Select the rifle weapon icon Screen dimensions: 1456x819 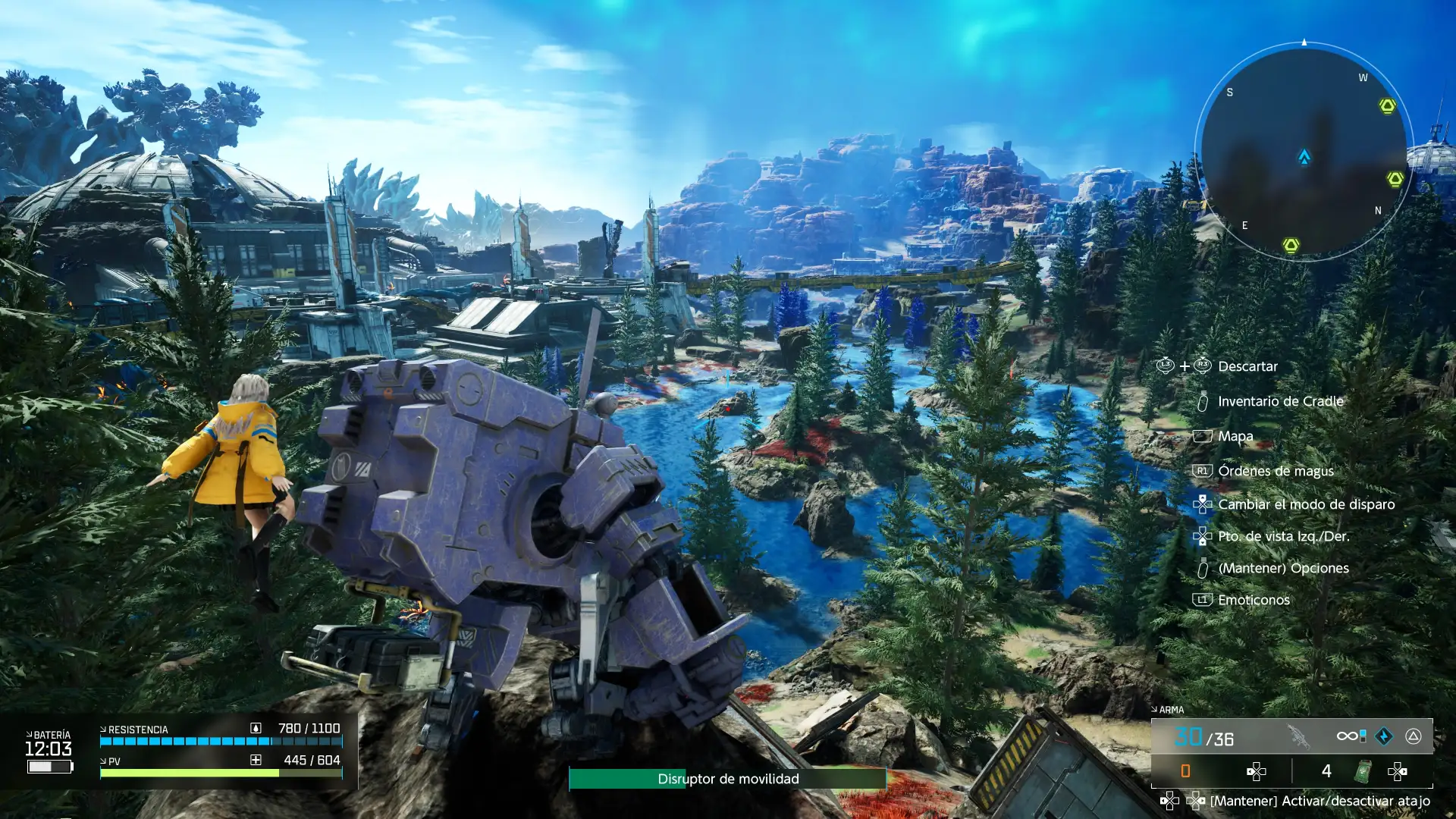(x=1298, y=736)
